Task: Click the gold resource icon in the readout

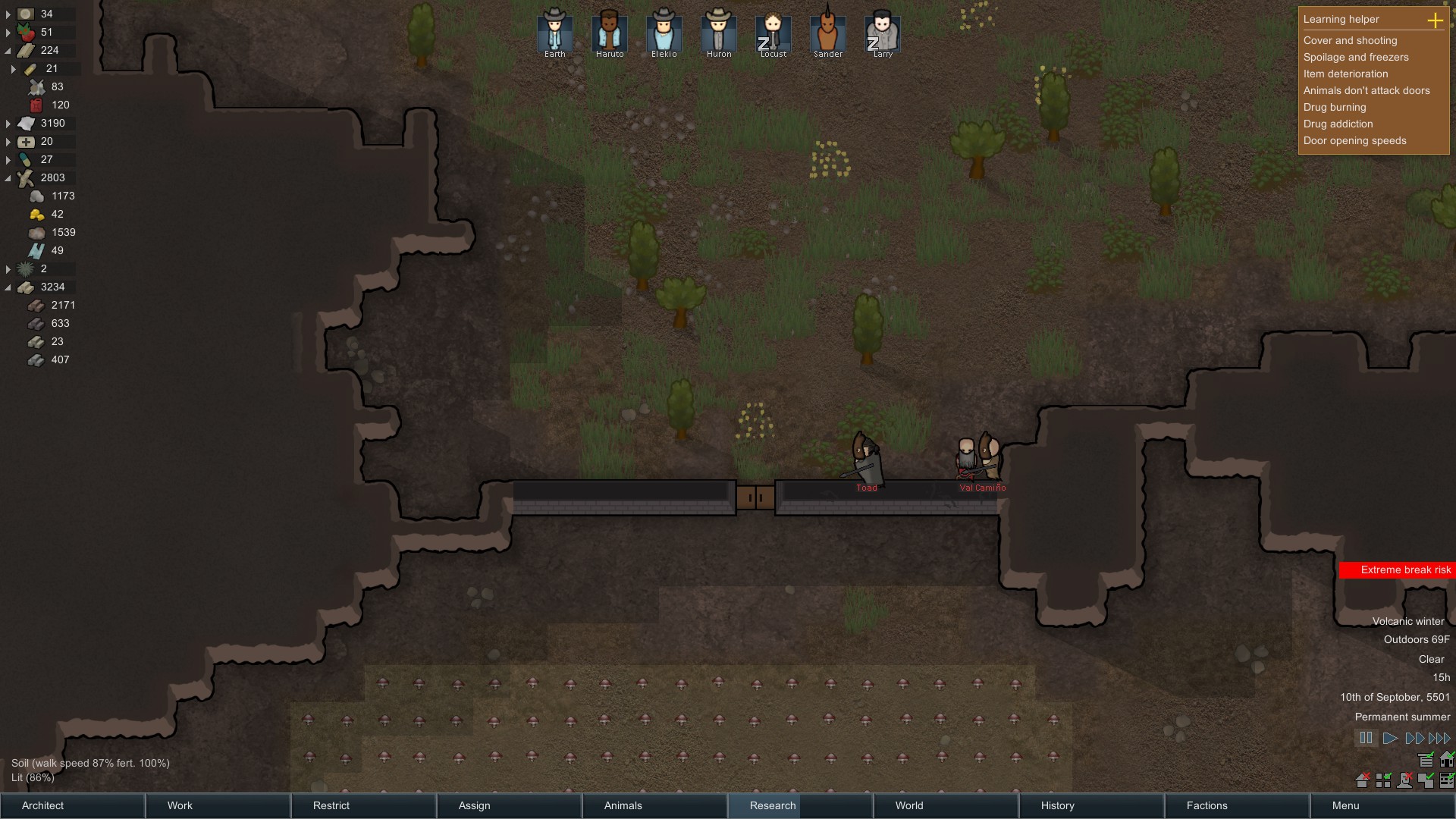Action: pyautogui.click(x=37, y=214)
